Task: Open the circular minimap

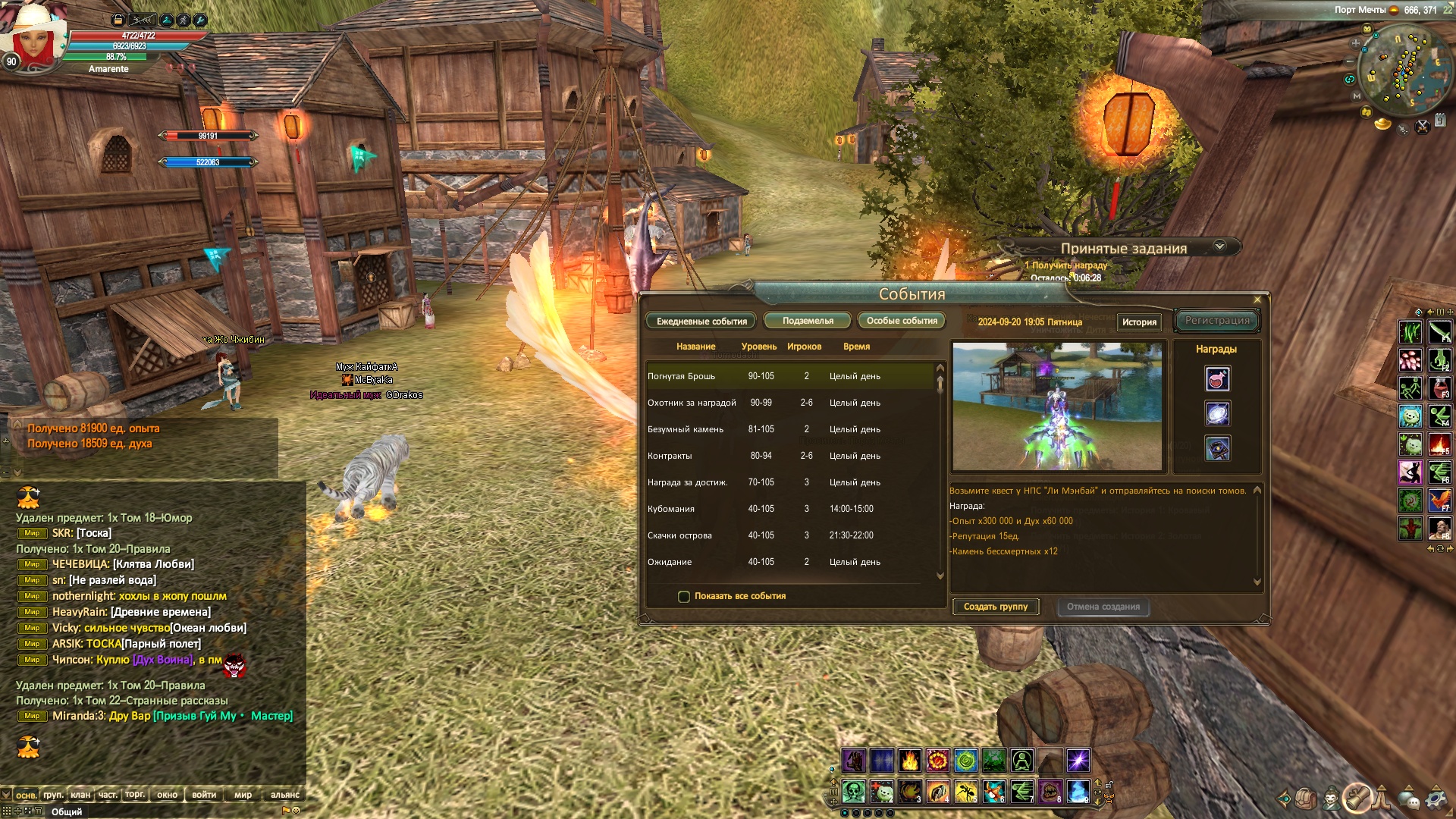Action: click(x=1401, y=70)
